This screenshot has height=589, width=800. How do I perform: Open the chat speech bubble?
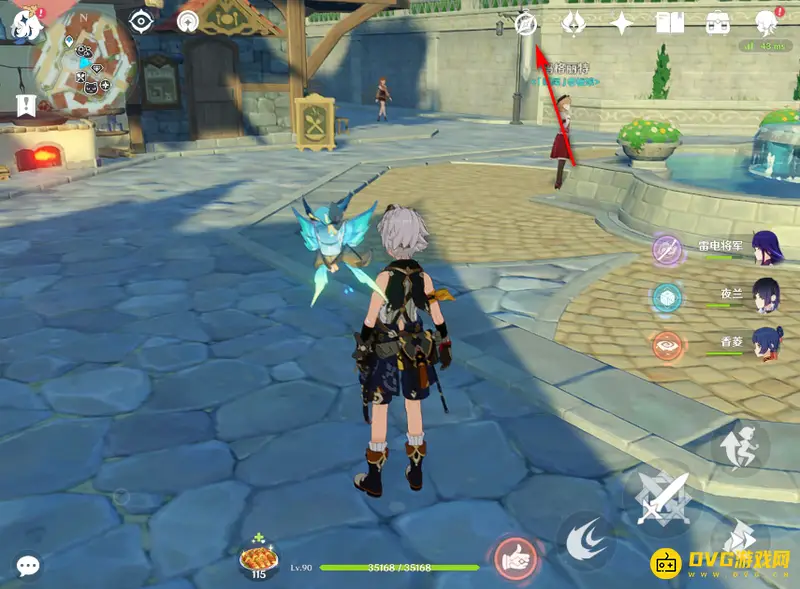pyautogui.click(x=28, y=566)
